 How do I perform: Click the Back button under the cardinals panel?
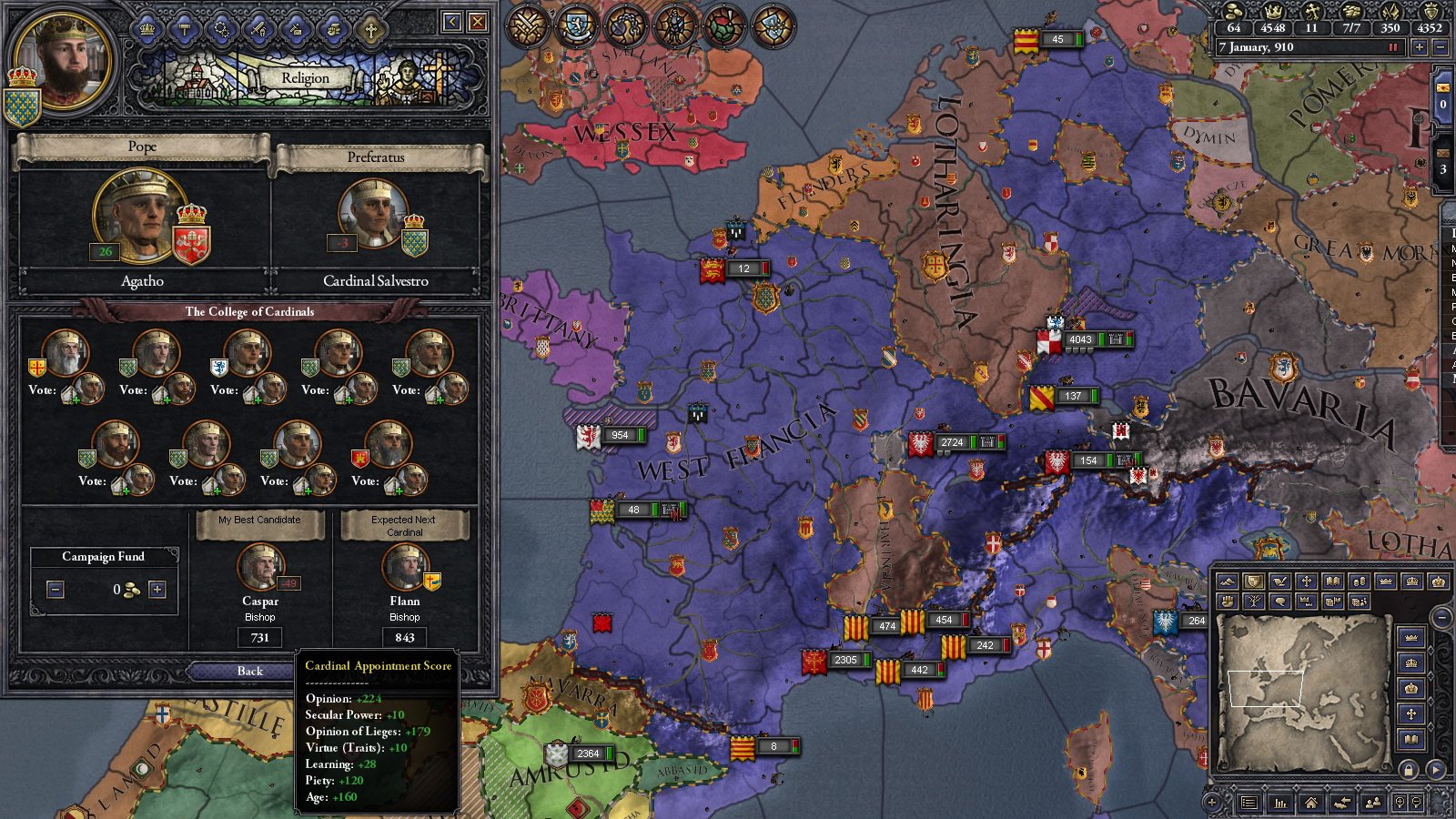tap(249, 672)
